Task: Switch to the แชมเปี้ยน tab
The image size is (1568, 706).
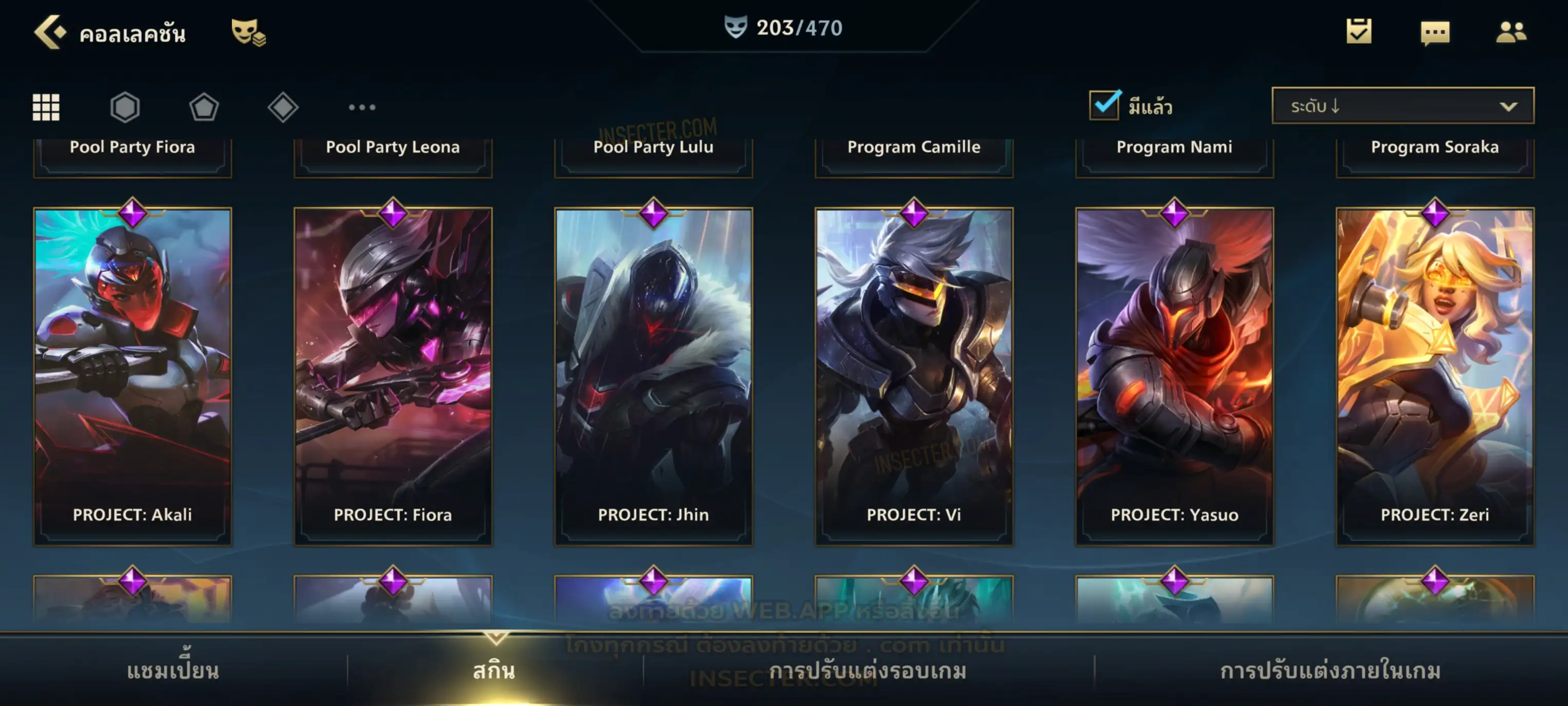Action: click(x=173, y=671)
